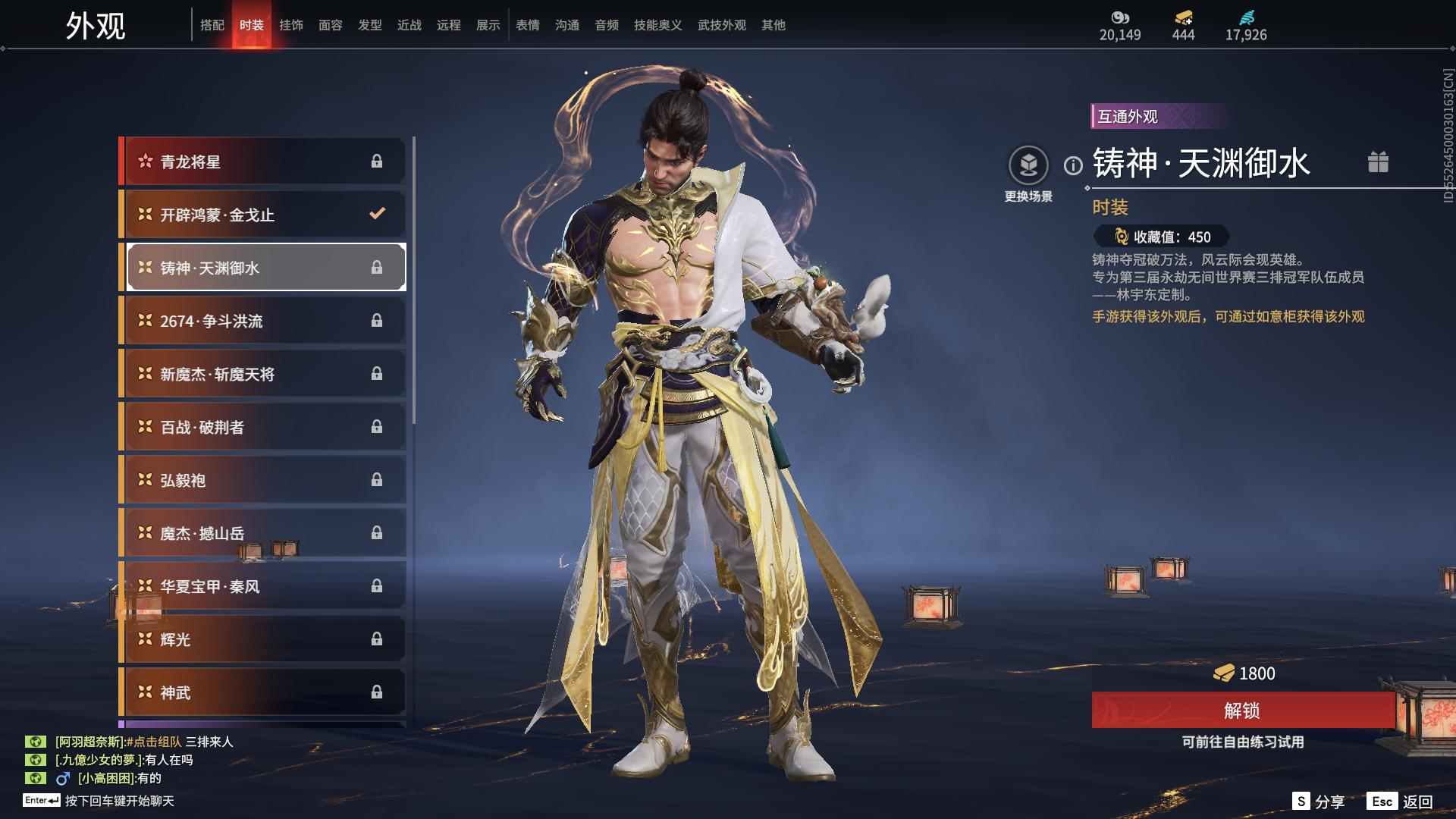Go to the 表情 tab
This screenshot has height=819, width=1456.
528,25
